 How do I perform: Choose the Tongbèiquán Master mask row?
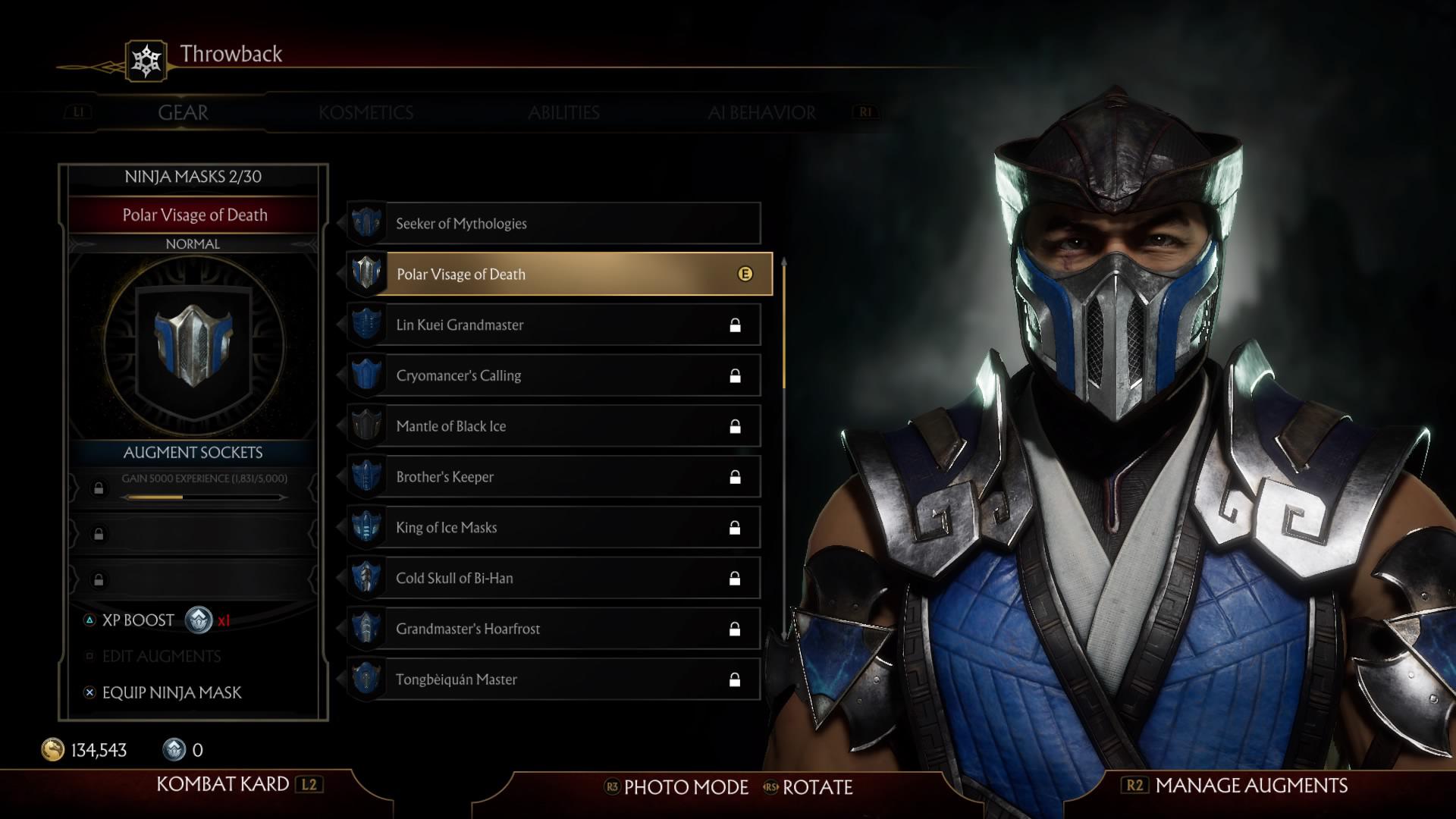pos(554,679)
